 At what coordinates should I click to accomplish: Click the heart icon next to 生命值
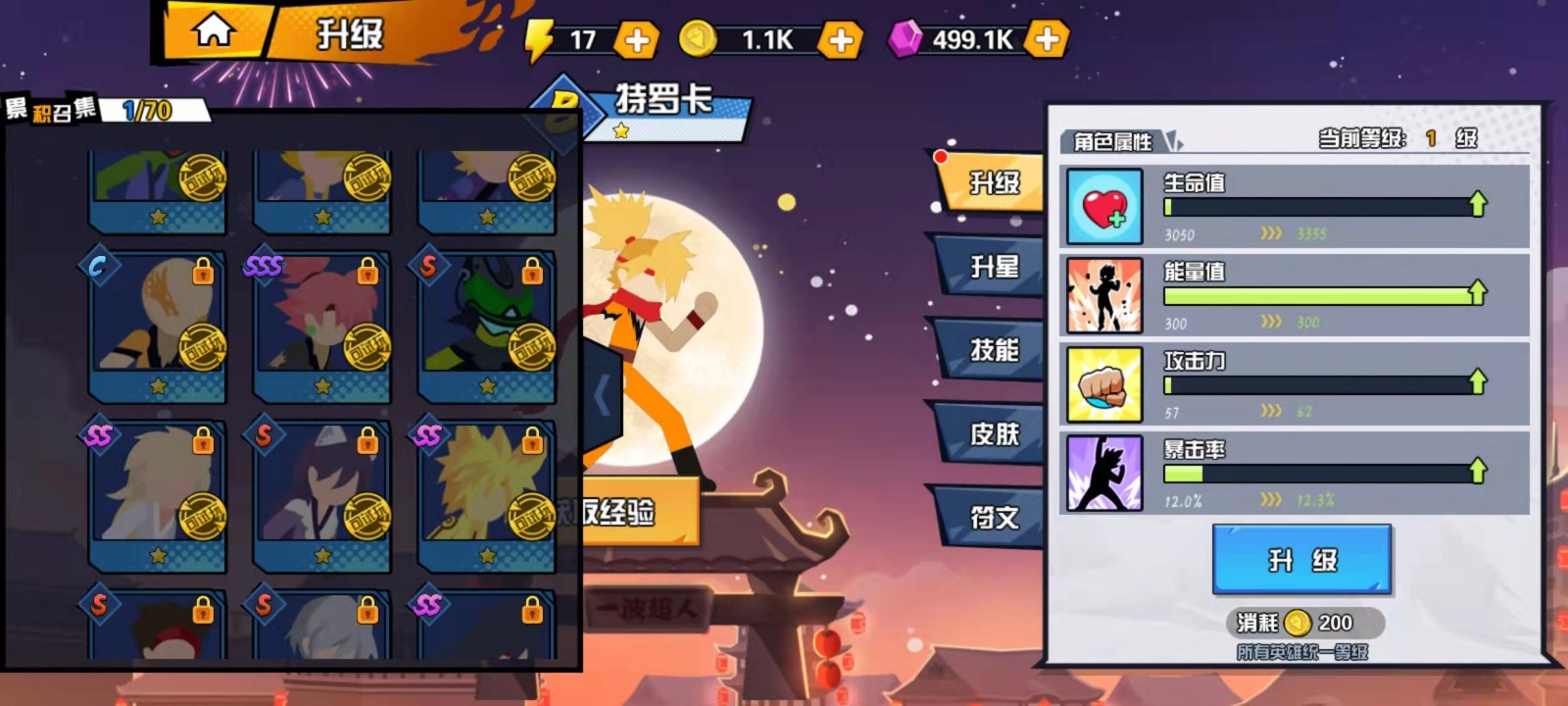(1103, 208)
